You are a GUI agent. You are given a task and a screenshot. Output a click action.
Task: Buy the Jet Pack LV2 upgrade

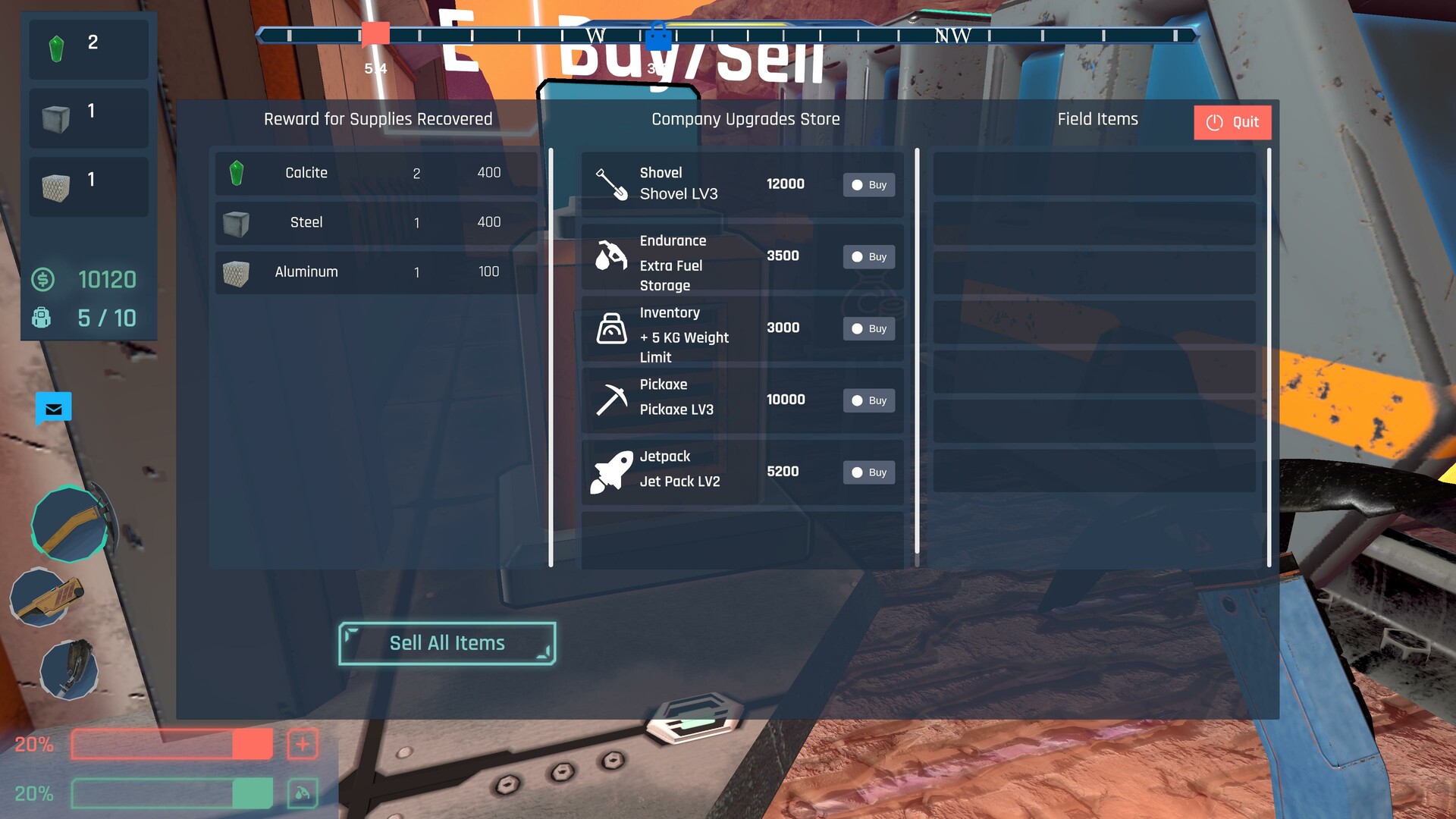point(868,472)
